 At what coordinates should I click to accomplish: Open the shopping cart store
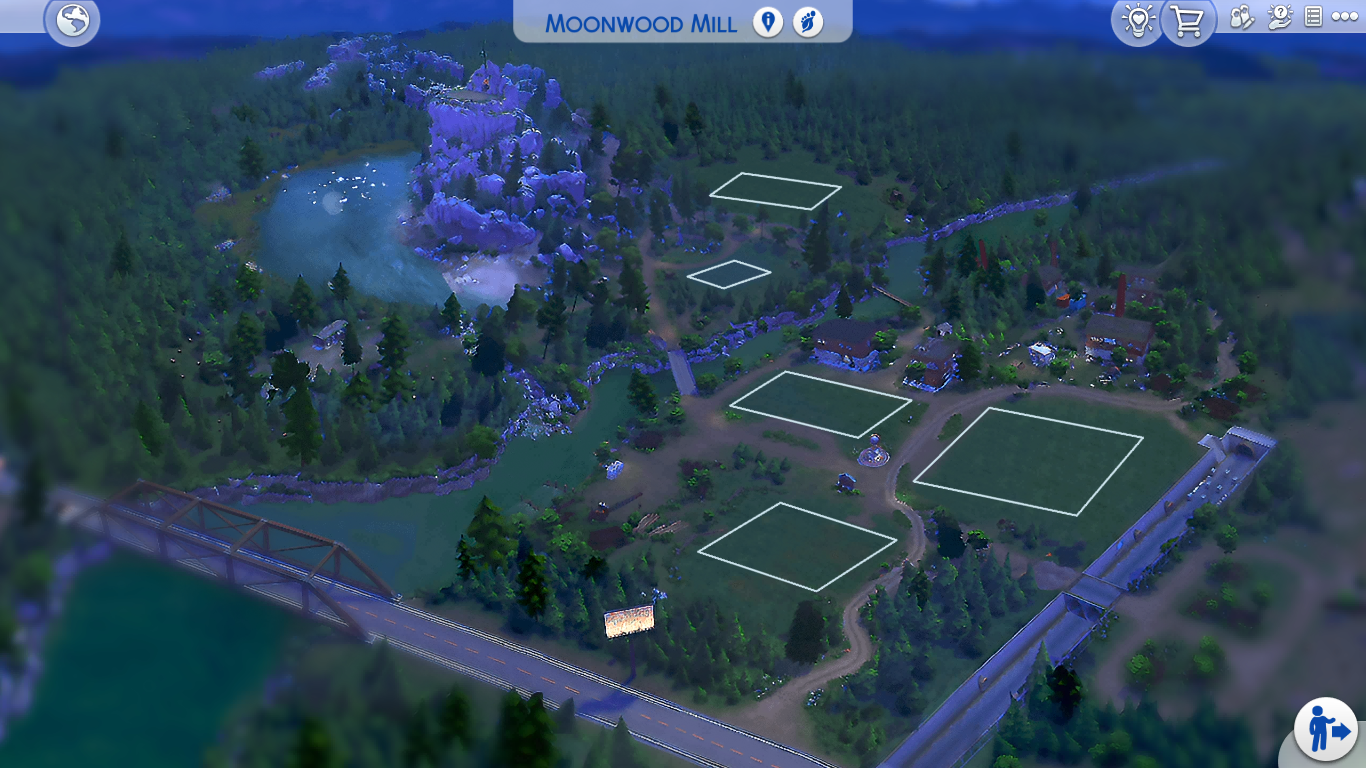(1188, 21)
